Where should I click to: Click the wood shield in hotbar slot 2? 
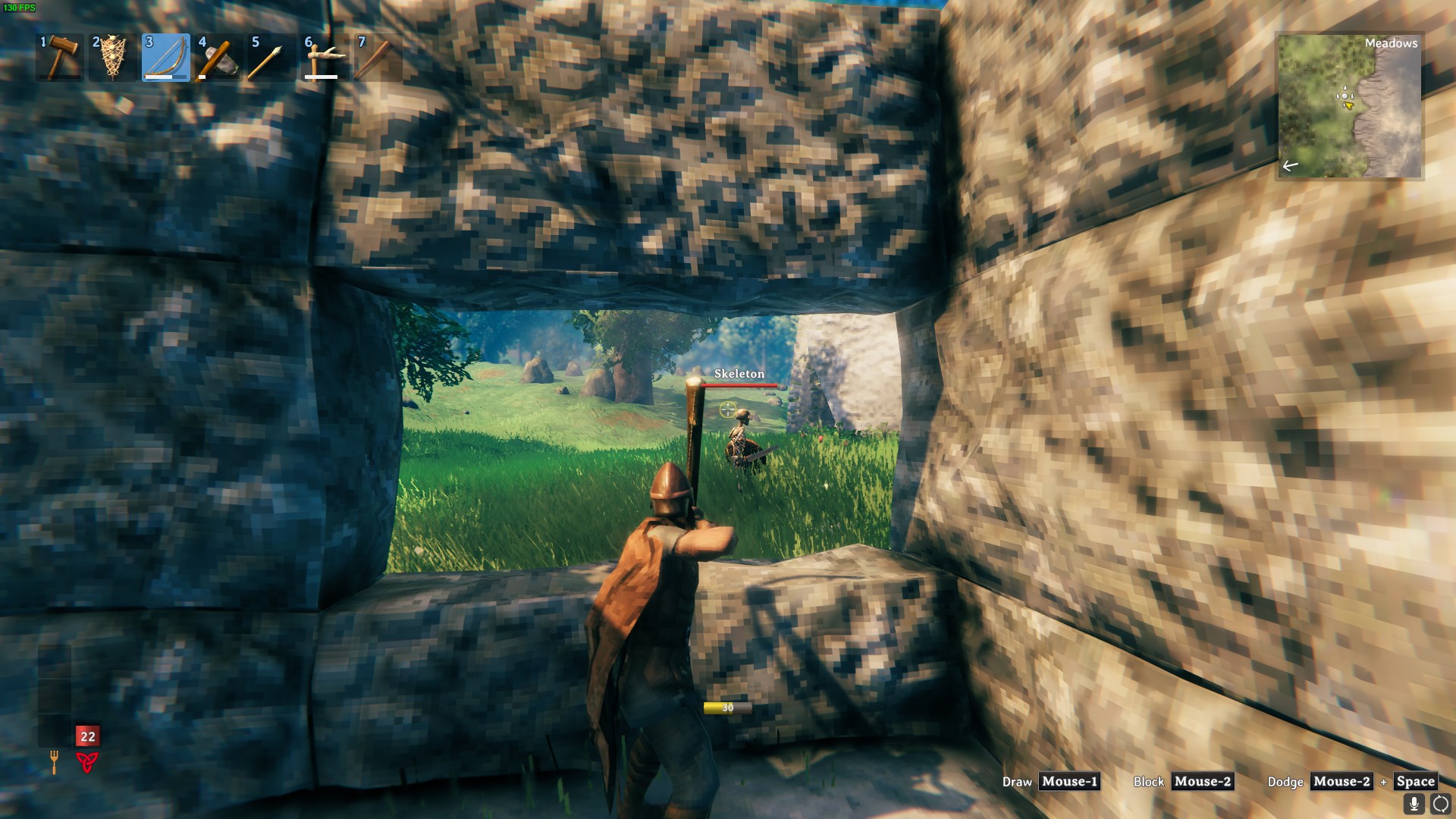(113, 57)
